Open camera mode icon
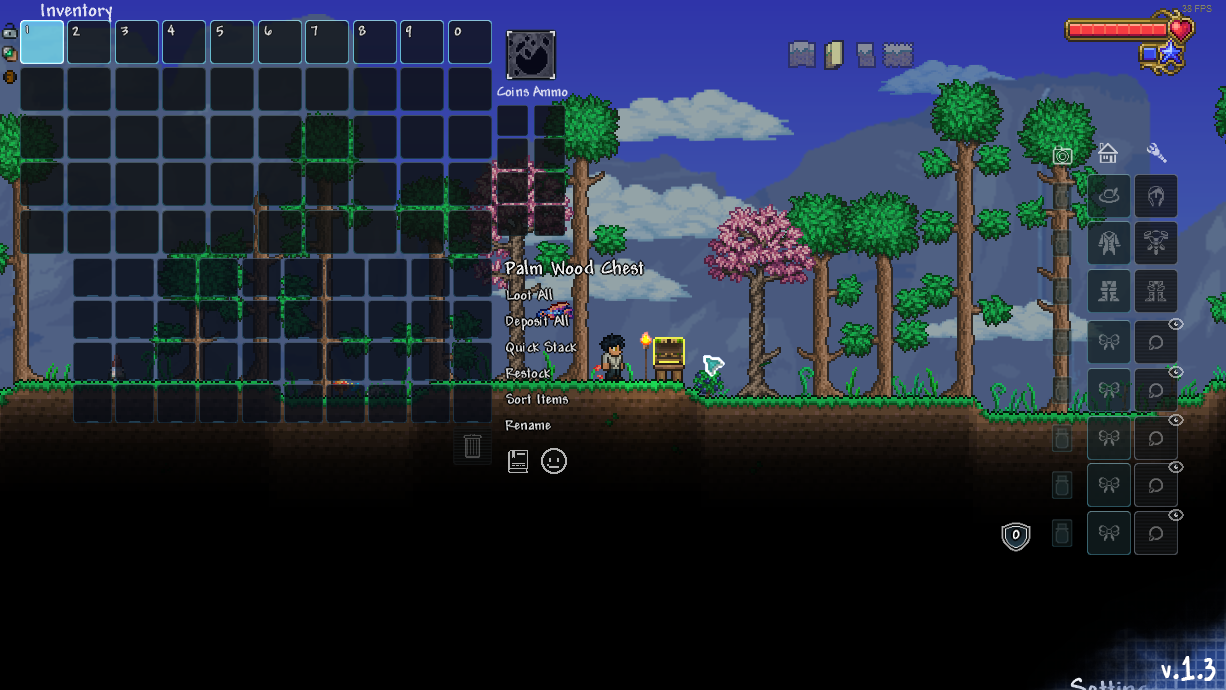This screenshot has height=690, width=1226. (1062, 155)
